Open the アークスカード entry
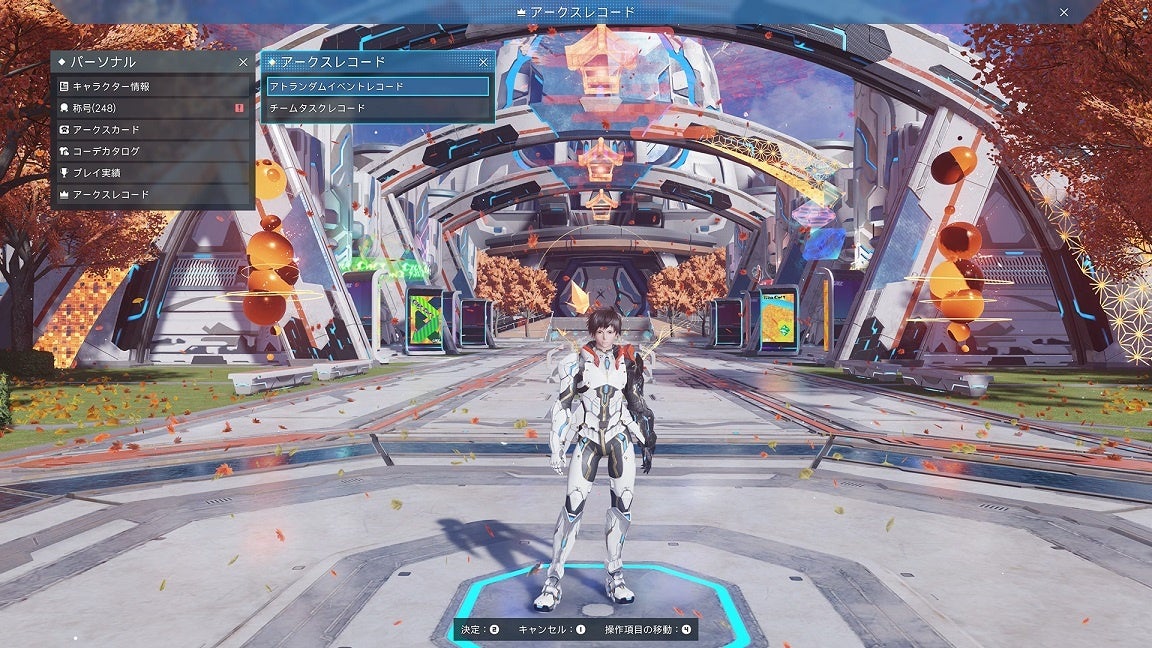 coord(152,130)
